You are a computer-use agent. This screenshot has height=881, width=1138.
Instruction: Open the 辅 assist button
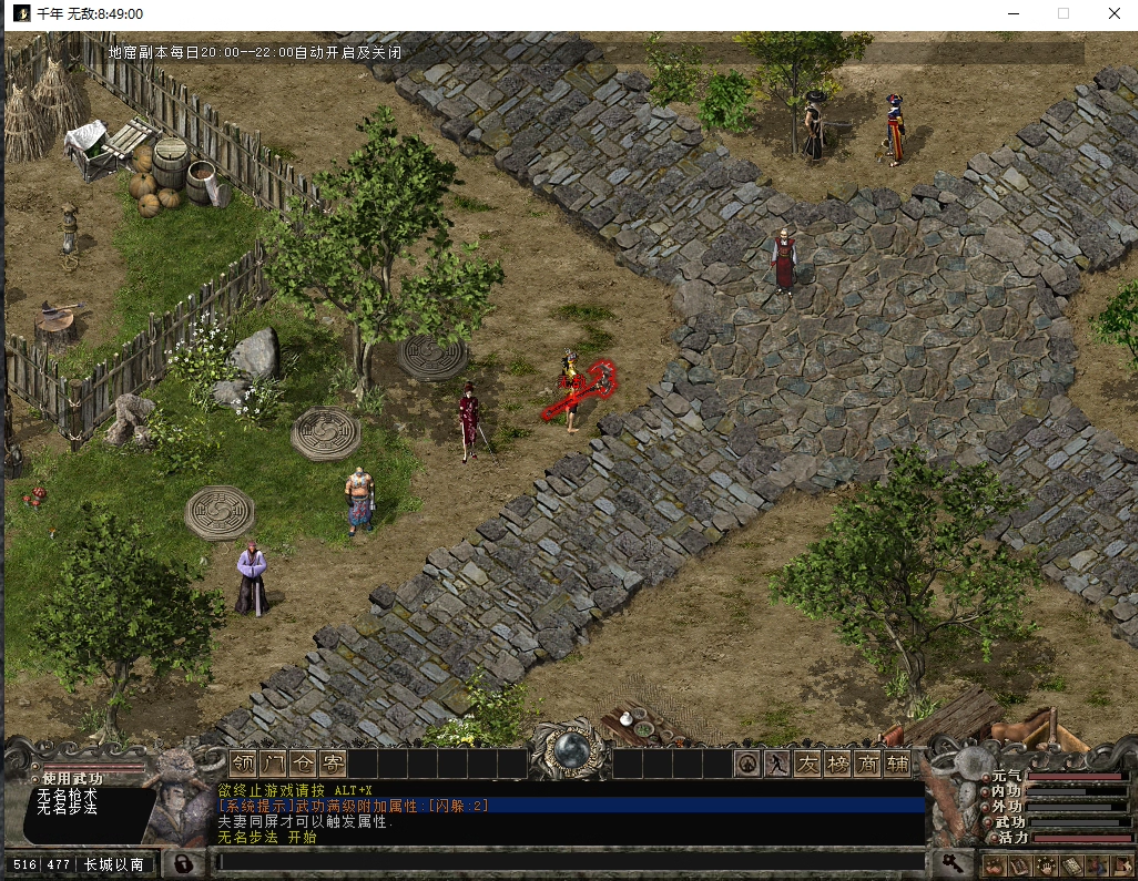897,764
